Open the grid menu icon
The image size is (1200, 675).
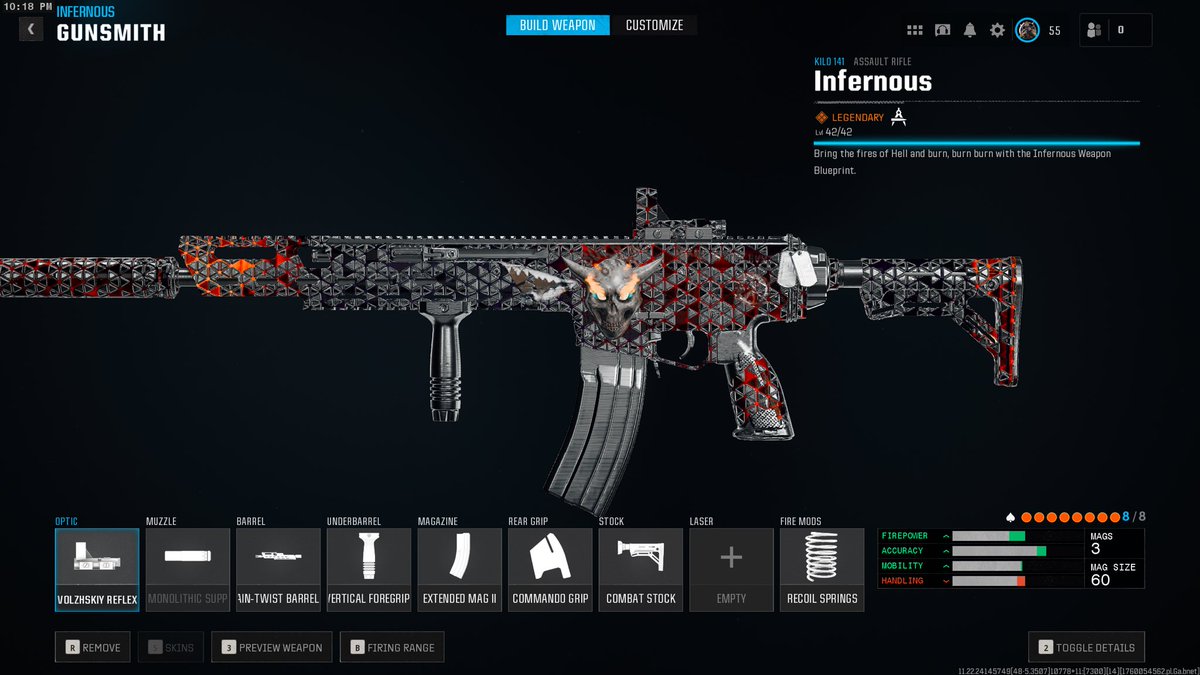(914, 30)
